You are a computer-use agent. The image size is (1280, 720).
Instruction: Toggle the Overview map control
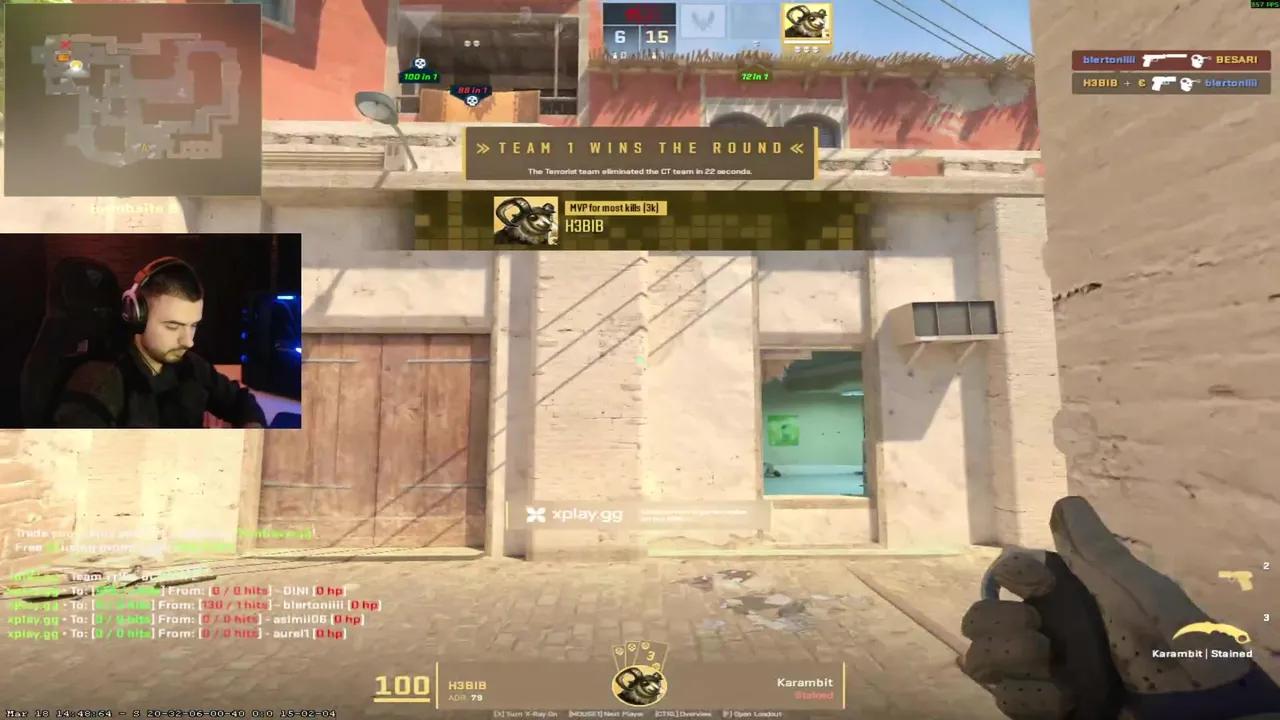point(684,713)
